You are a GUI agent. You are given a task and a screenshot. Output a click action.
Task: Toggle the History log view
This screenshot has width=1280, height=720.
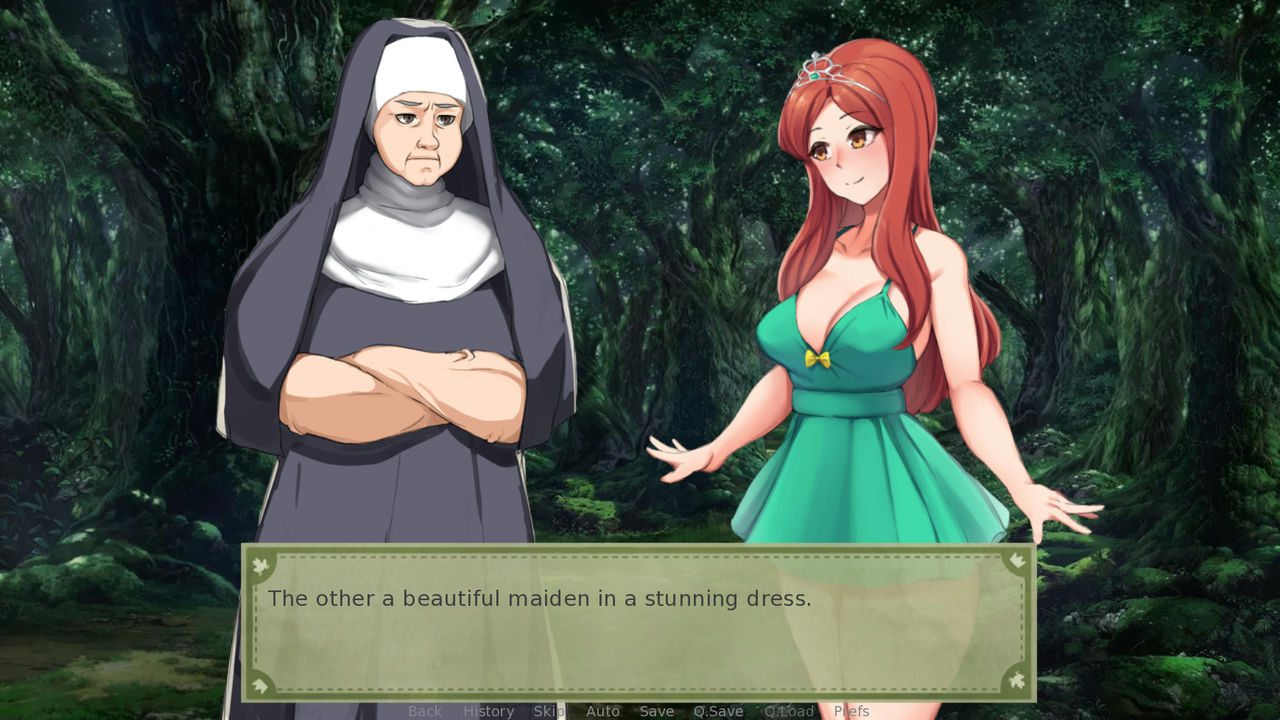tap(488, 711)
